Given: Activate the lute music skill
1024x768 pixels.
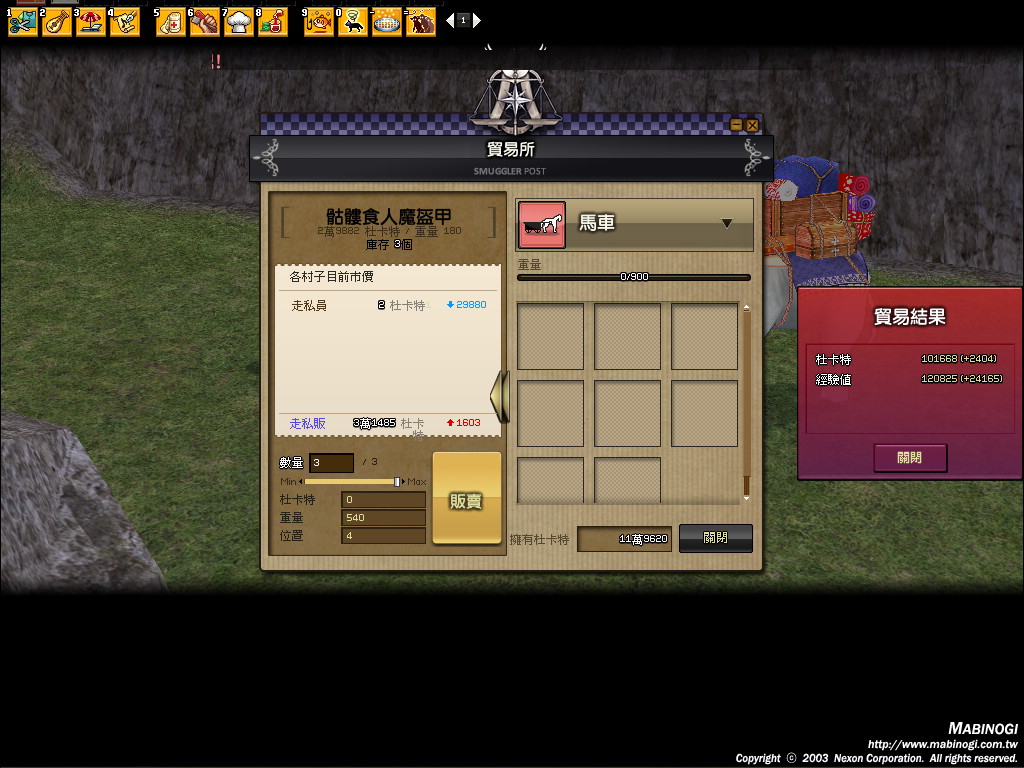Looking at the screenshot, I should [x=58, y=21].
